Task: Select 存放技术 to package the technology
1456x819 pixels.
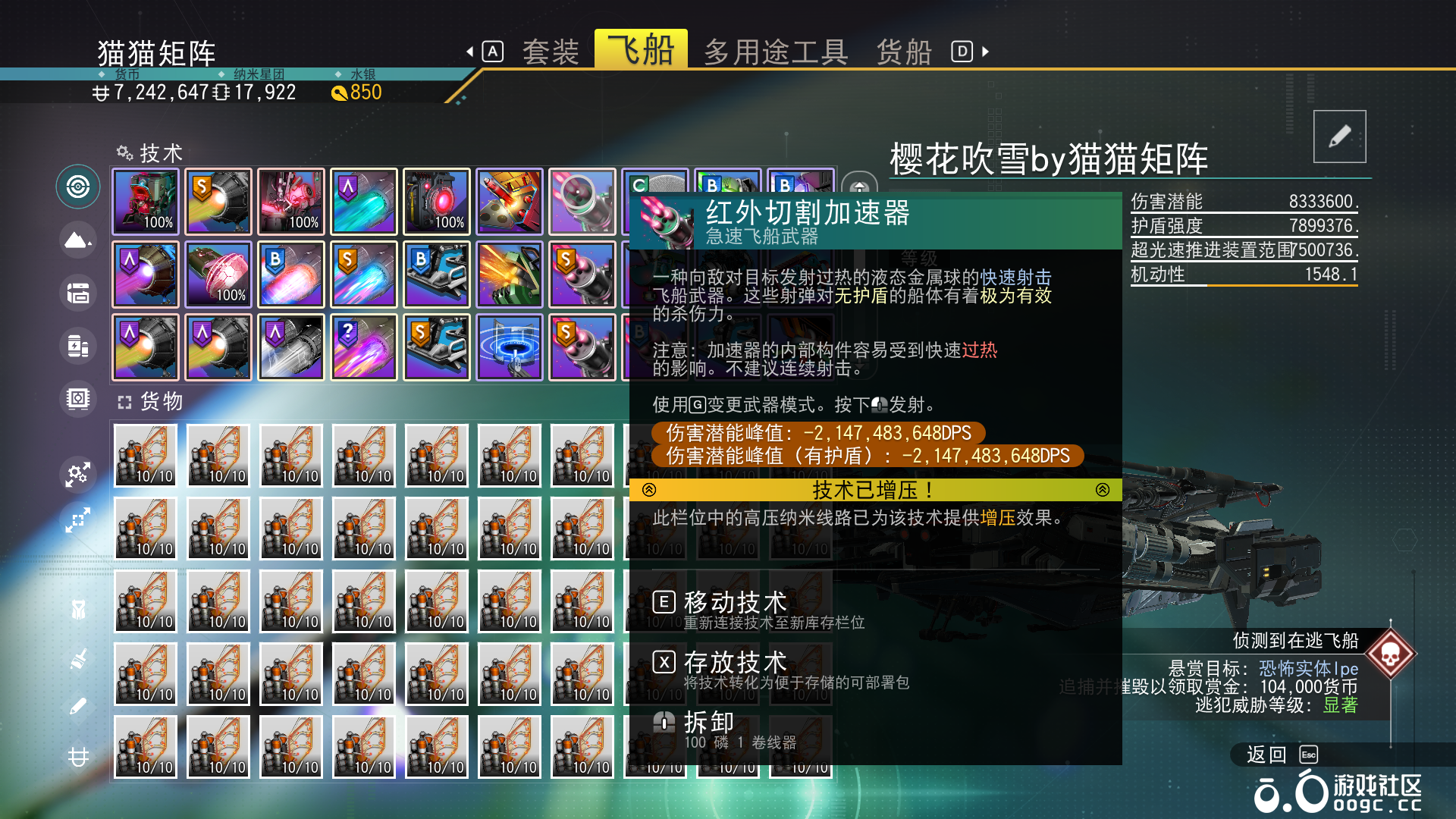Action: pyautogui.click(x=734, y=661)
